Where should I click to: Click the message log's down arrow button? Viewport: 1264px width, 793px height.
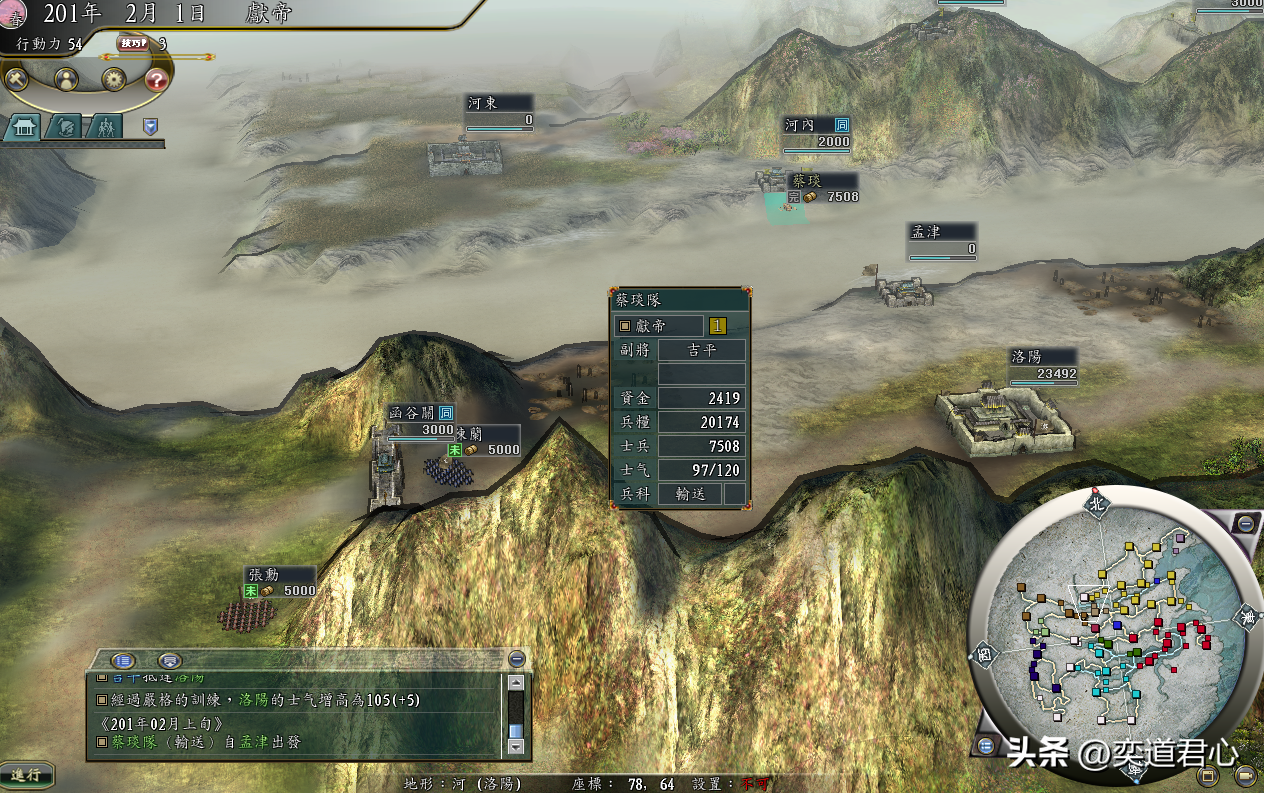coord(516,745)
